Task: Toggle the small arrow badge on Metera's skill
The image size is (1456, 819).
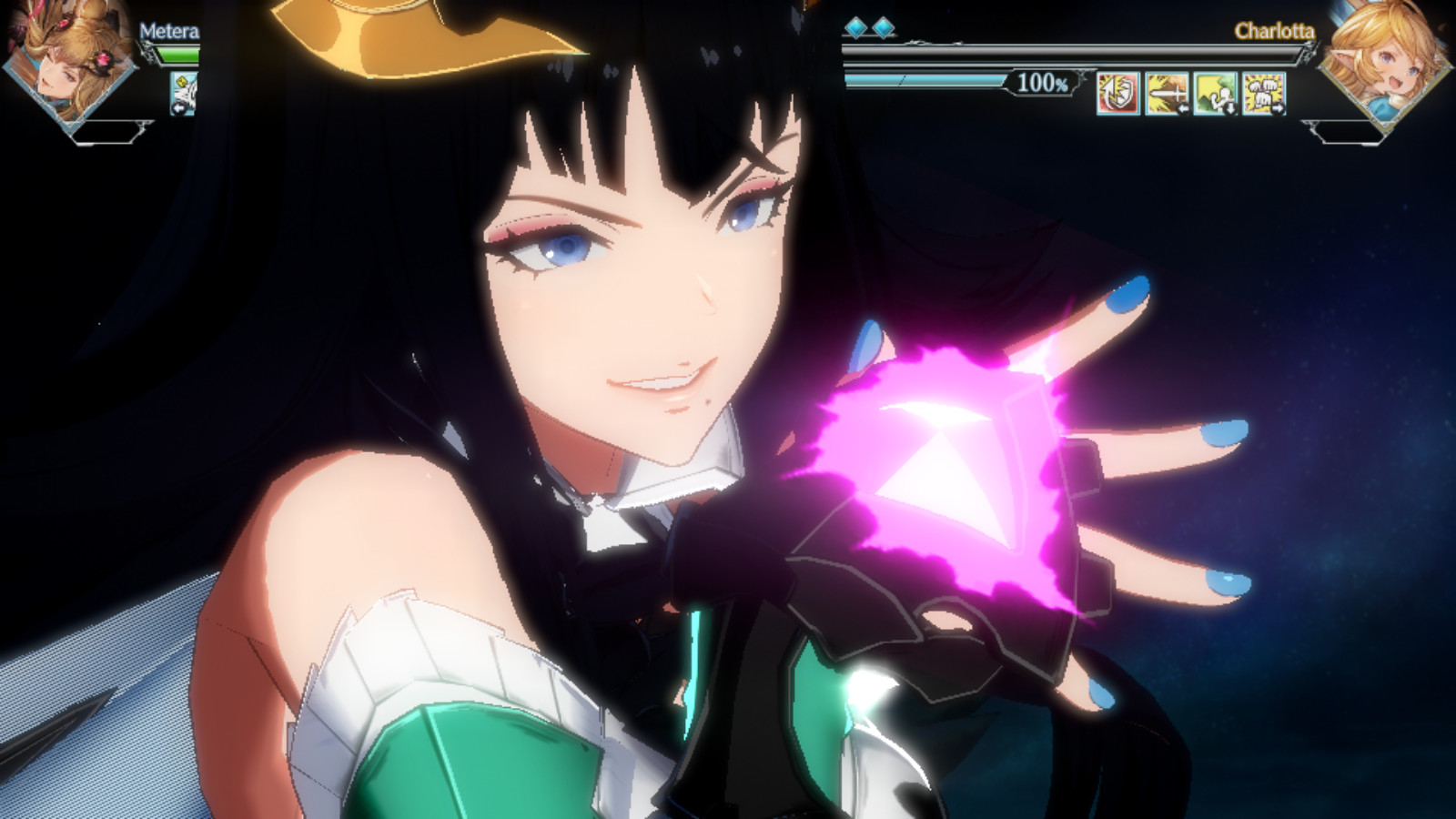Action: pos(178,107)
